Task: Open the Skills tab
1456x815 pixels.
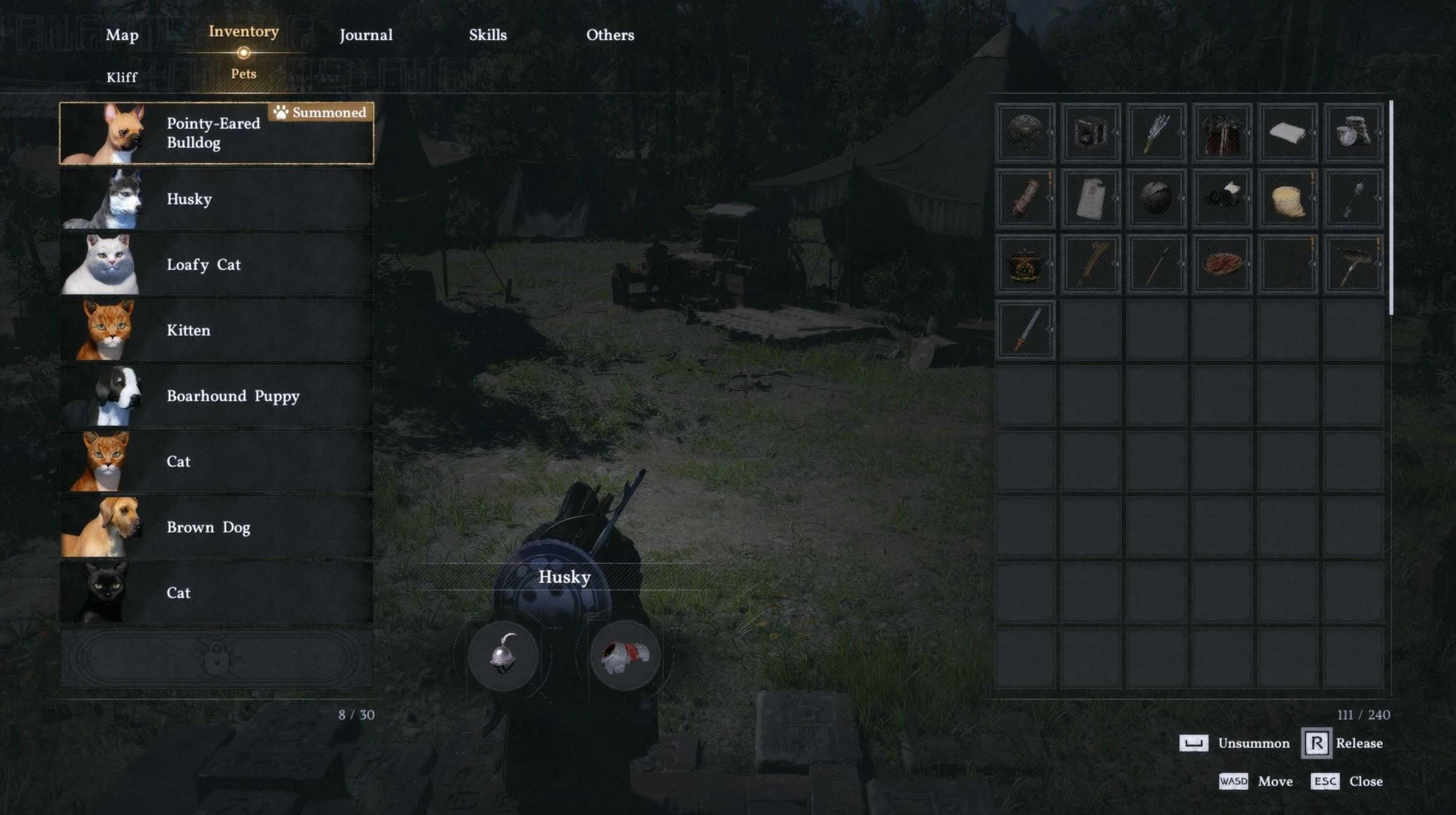Action: pos(487,35)
